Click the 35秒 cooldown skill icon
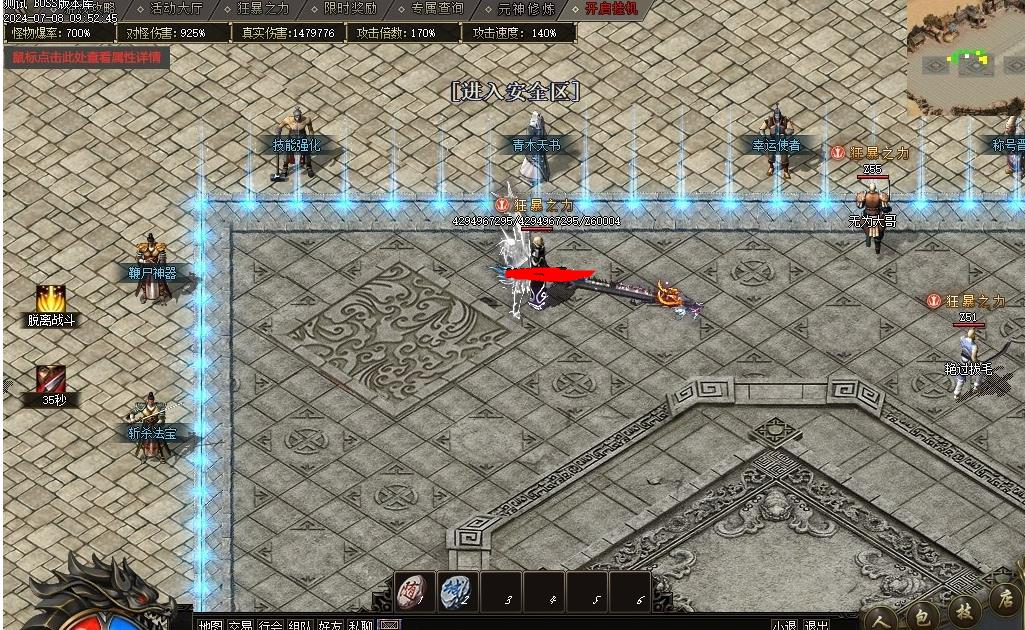1025x630 pixels. tap(51, 380)
